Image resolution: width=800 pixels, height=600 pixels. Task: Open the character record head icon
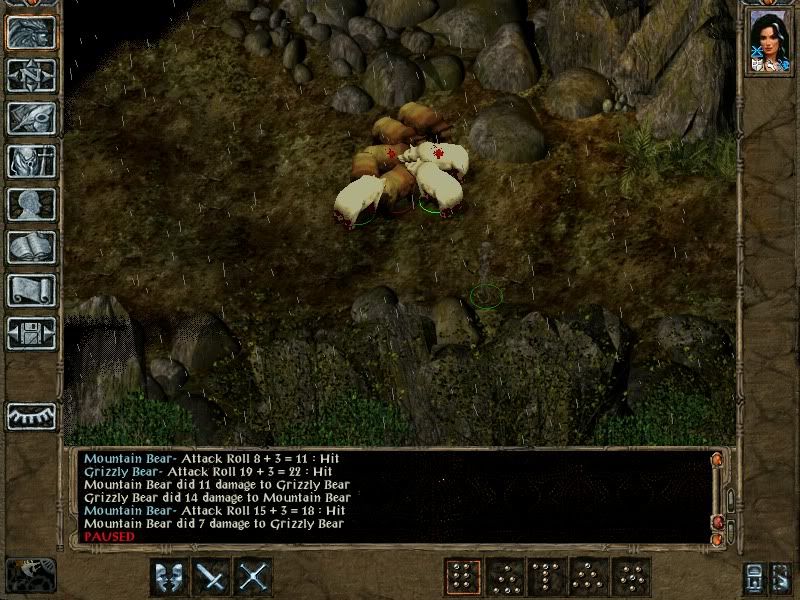pyautogui.click(x=31, y=204)
